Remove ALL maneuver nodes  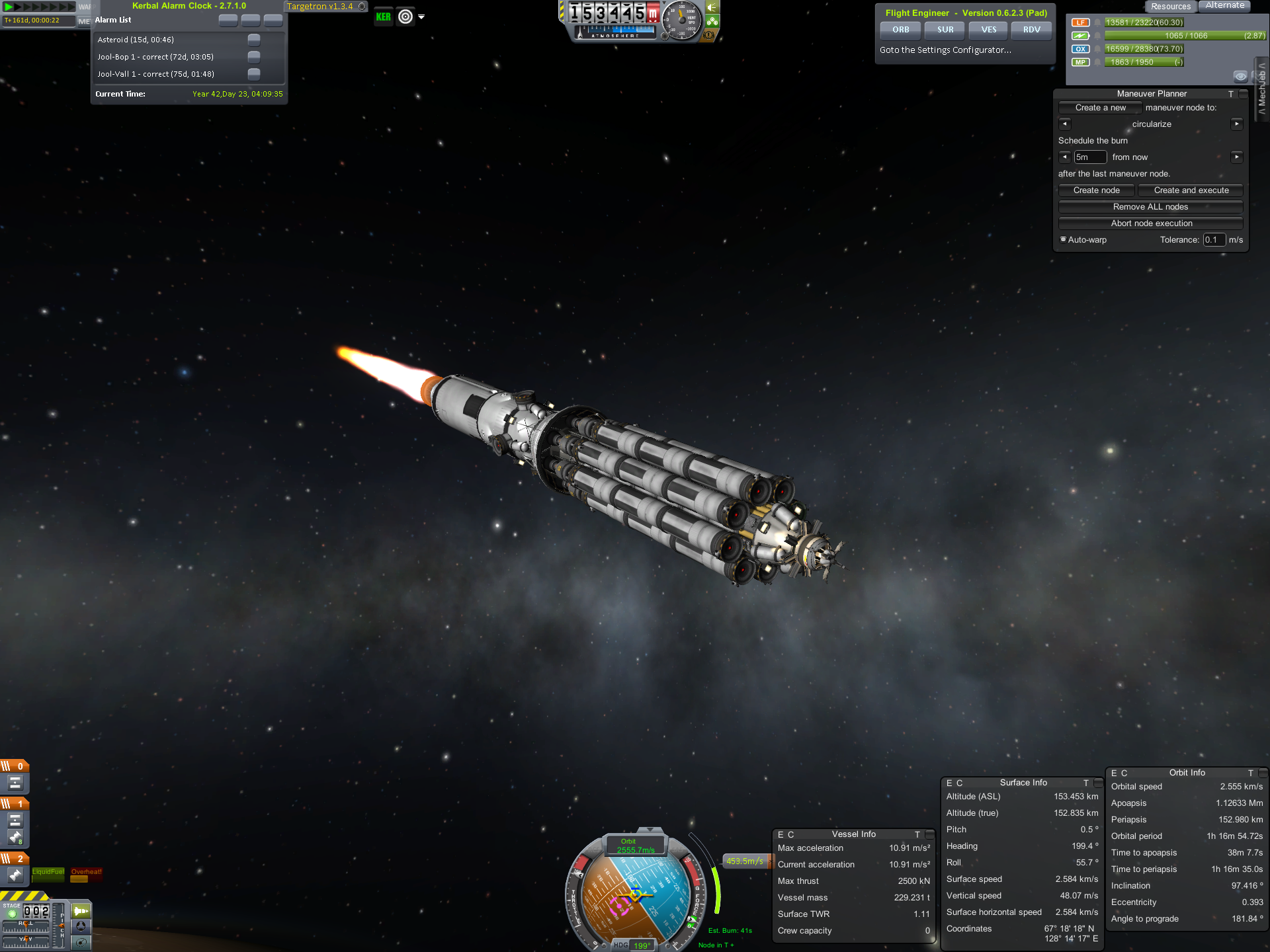click(1150, 207)
